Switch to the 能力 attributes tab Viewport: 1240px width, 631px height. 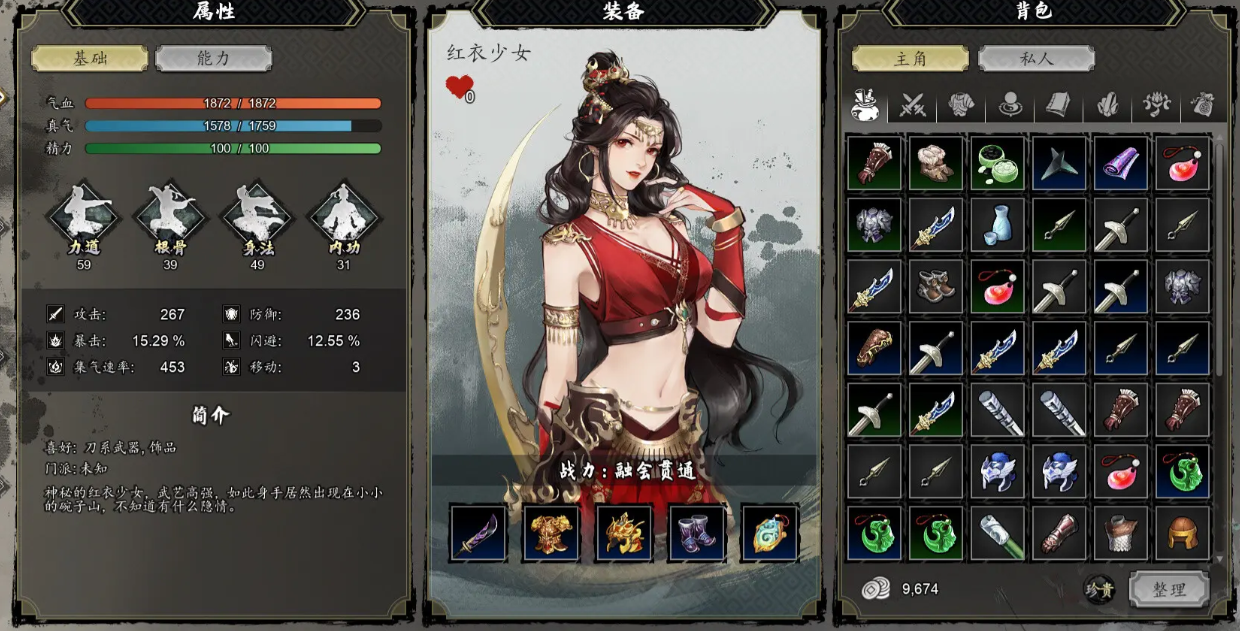point(213,58)
